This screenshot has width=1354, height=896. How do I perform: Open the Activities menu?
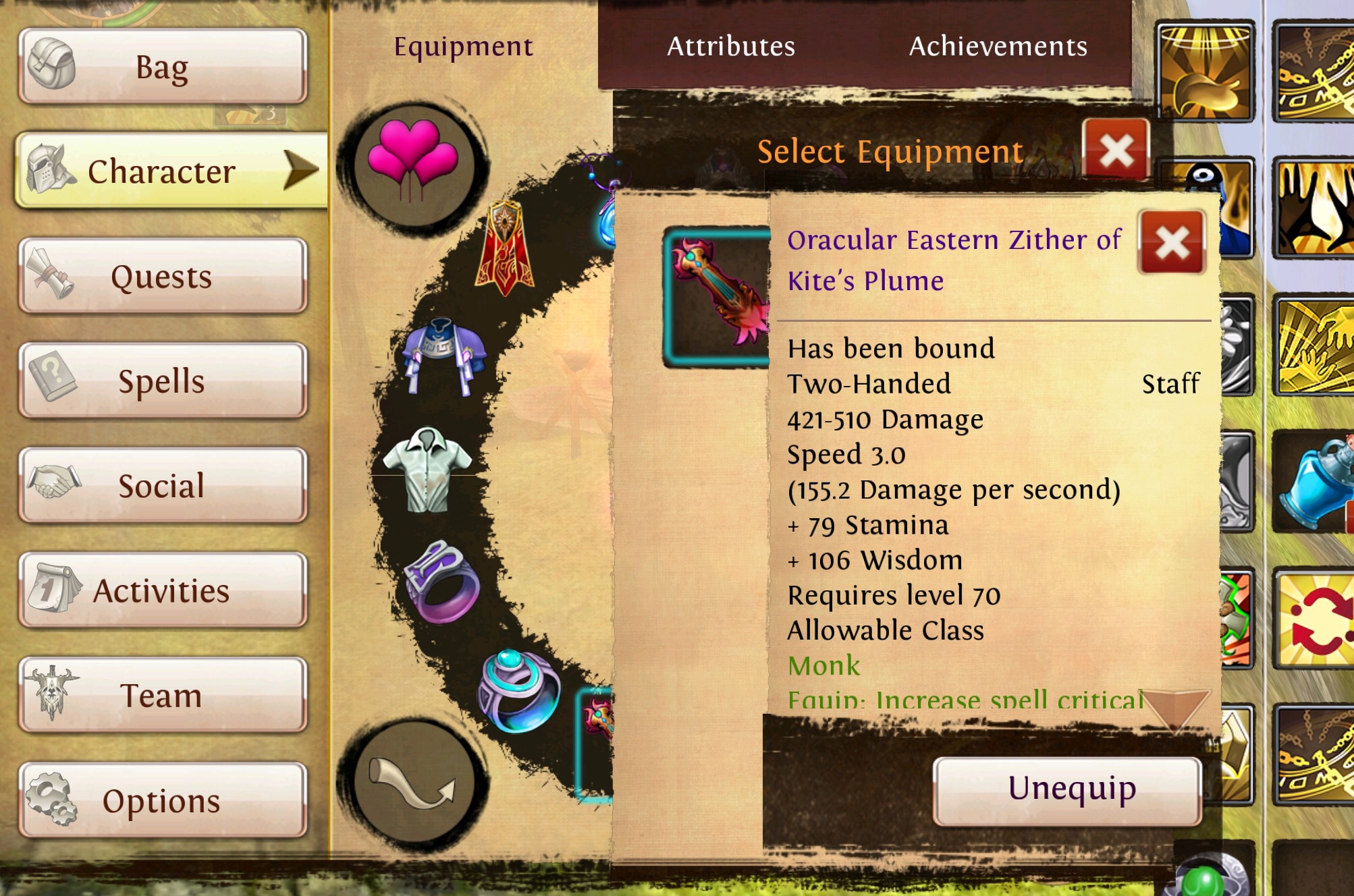click(x=163, y=591)
